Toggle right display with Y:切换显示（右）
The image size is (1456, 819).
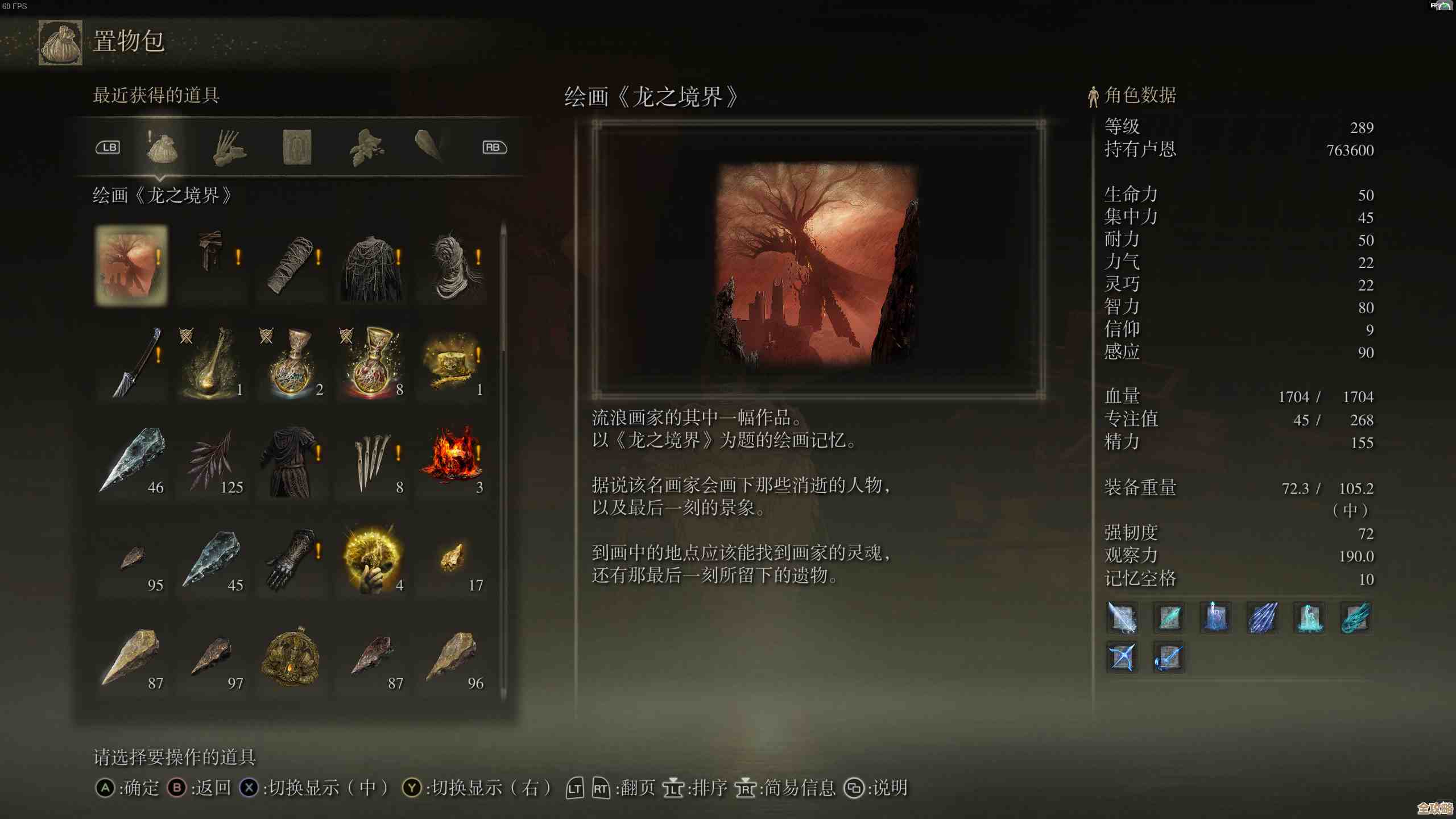coord(481,789)
